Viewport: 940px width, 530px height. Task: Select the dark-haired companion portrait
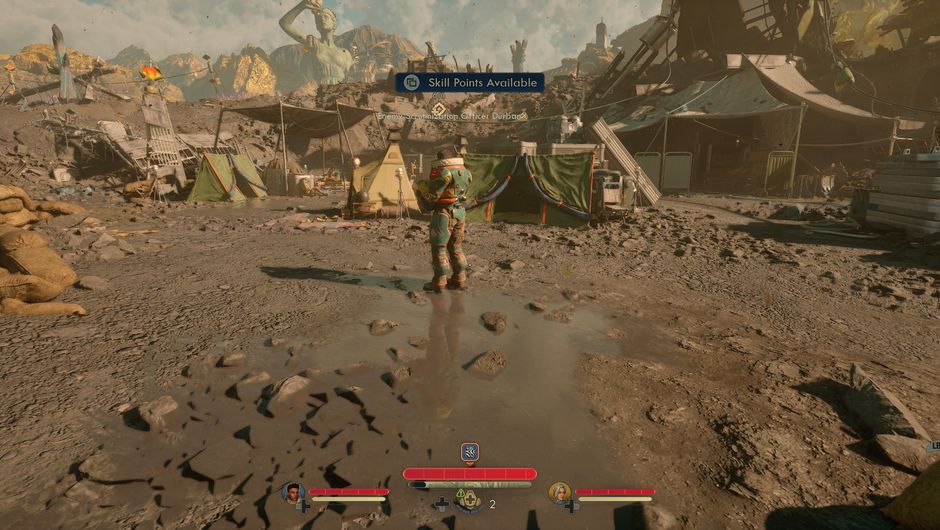(292, 492)
